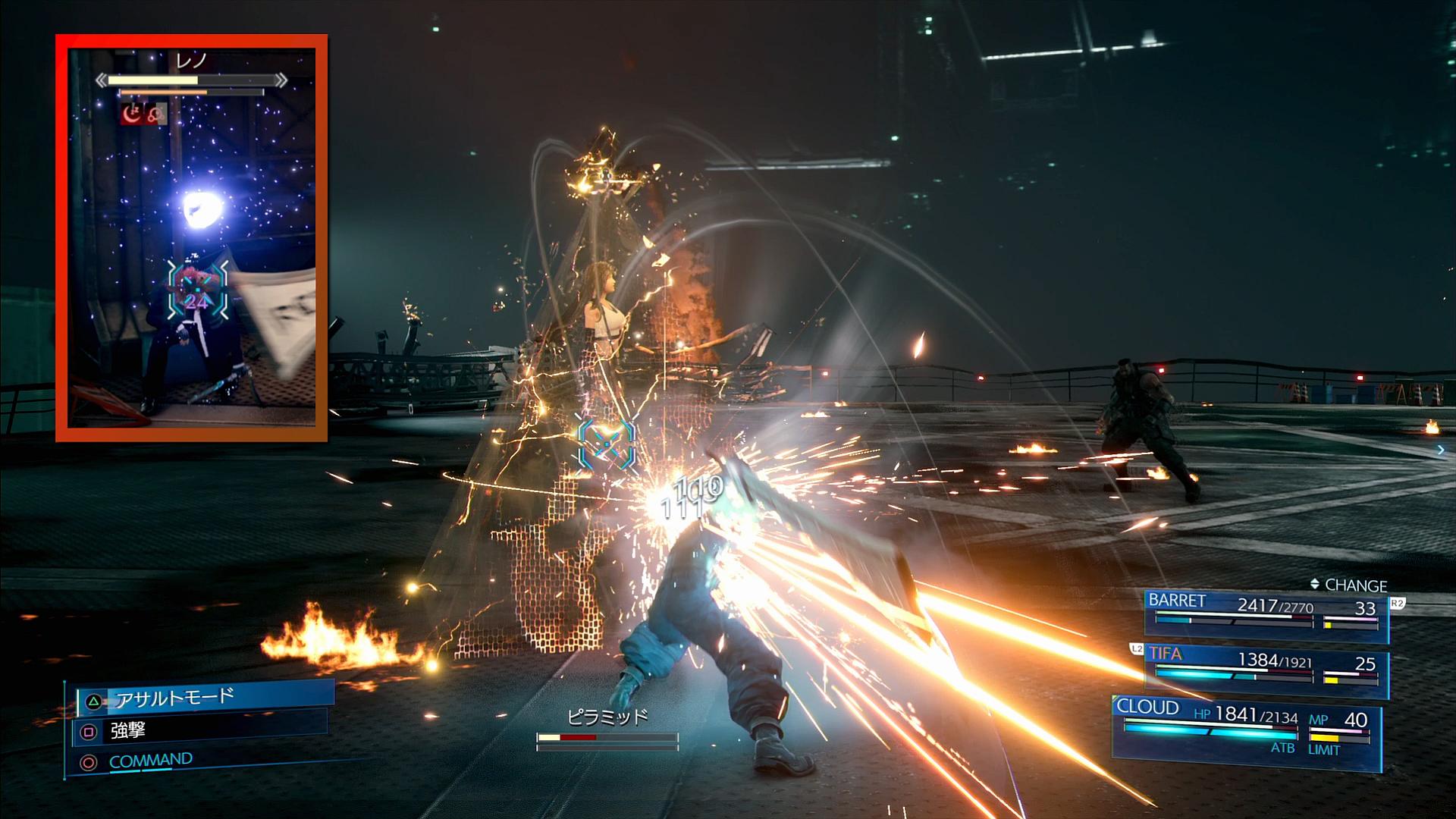Switch to Barret's party panel
The height and width of the screenshot is (819, 1456).
click(1265, 615)
